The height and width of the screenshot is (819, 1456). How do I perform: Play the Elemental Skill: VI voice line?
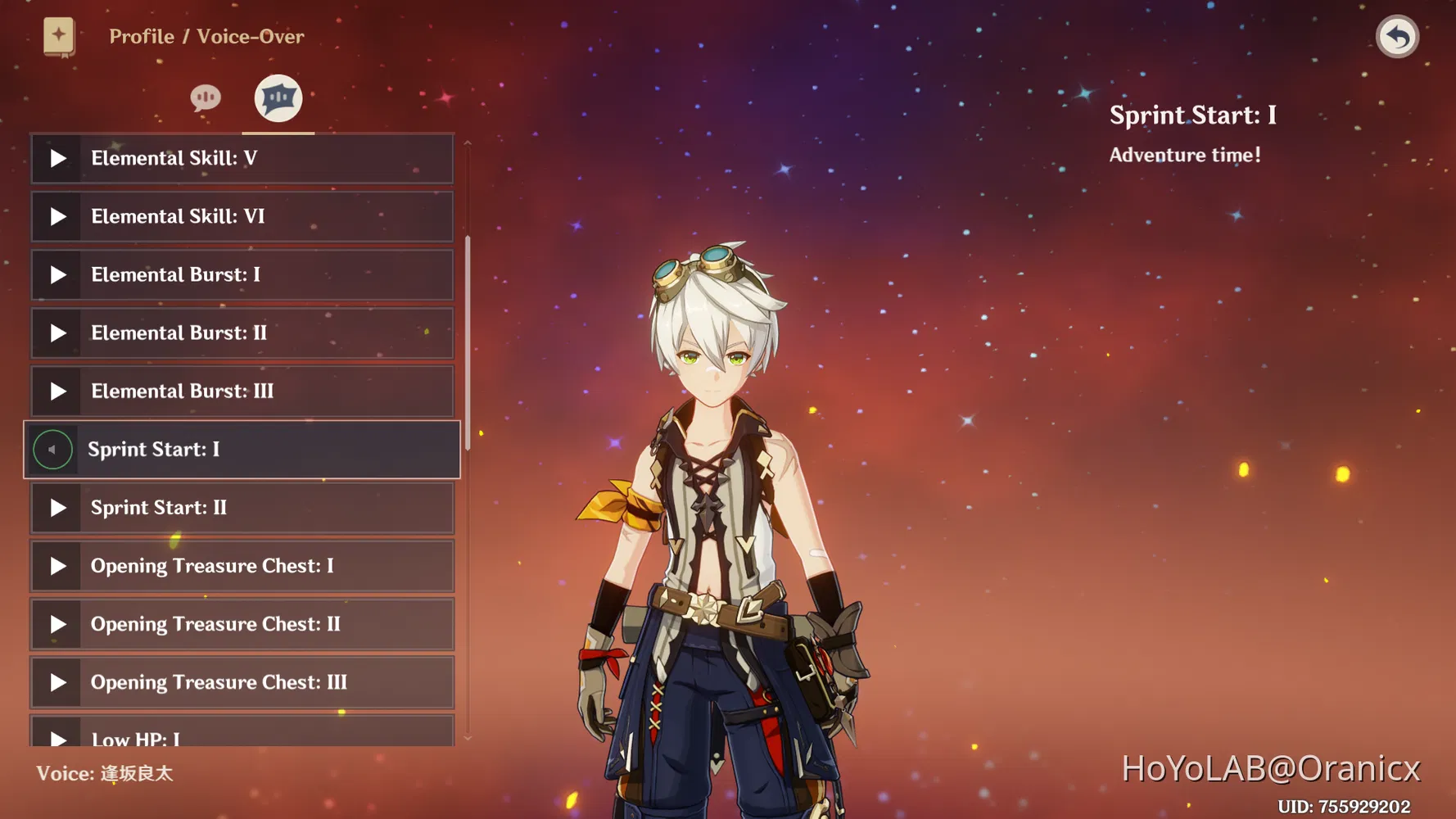click(x=57, y=216)
